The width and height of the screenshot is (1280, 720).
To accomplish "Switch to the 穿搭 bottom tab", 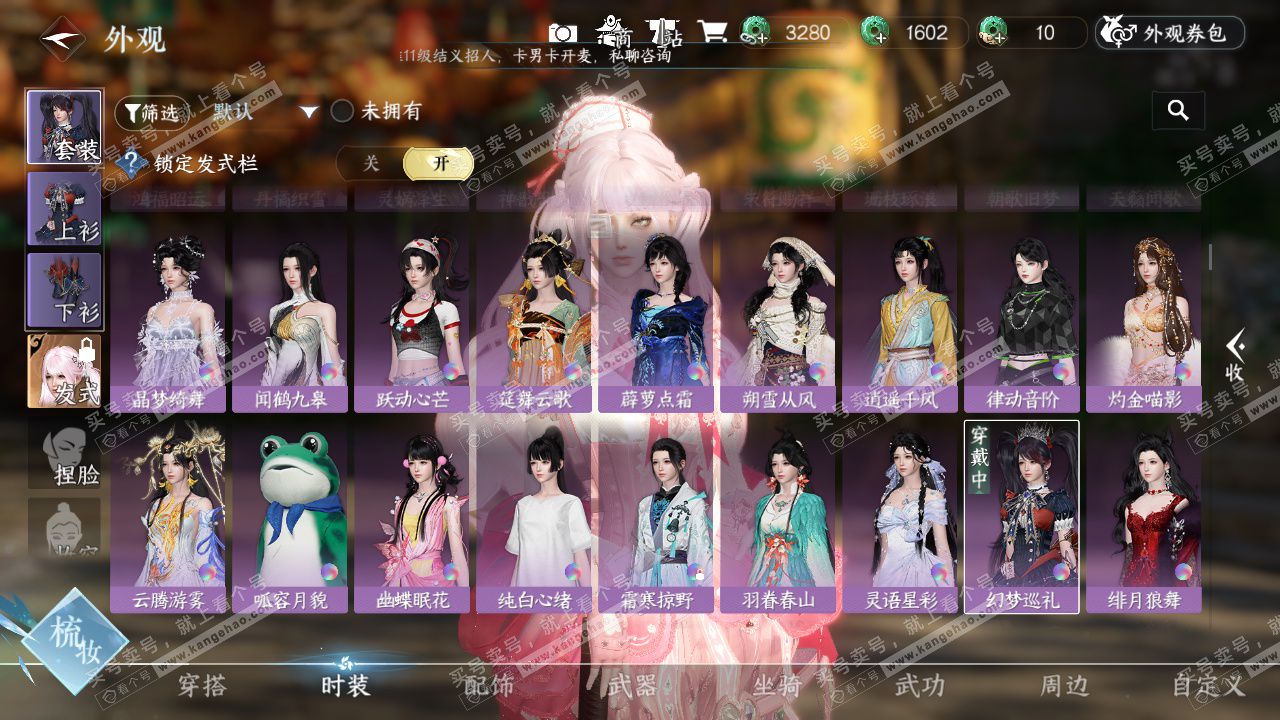I will 202,686.
